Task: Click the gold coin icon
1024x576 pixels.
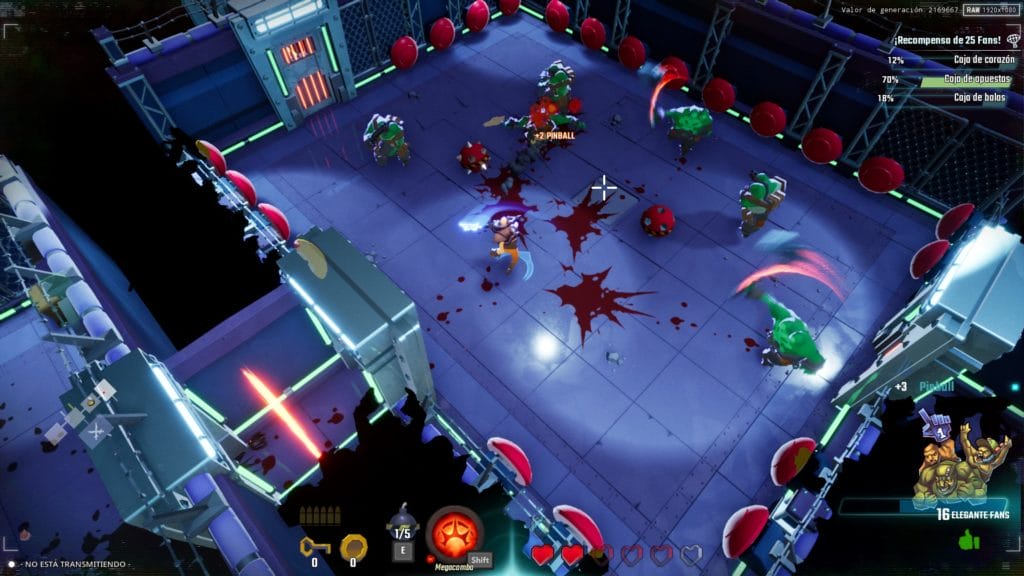Action: [352, 546]
